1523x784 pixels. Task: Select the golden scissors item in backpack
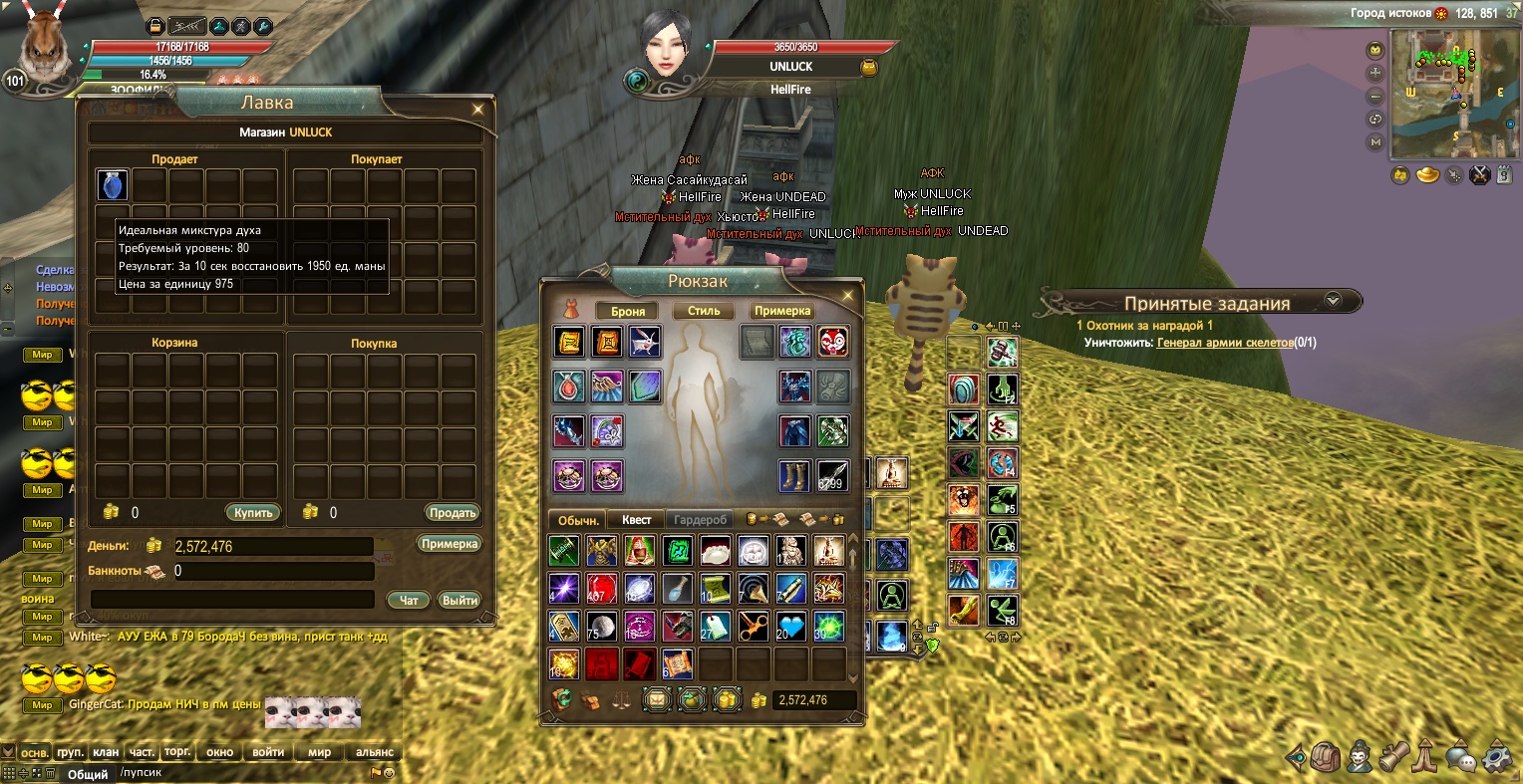(x=753, y=627)
